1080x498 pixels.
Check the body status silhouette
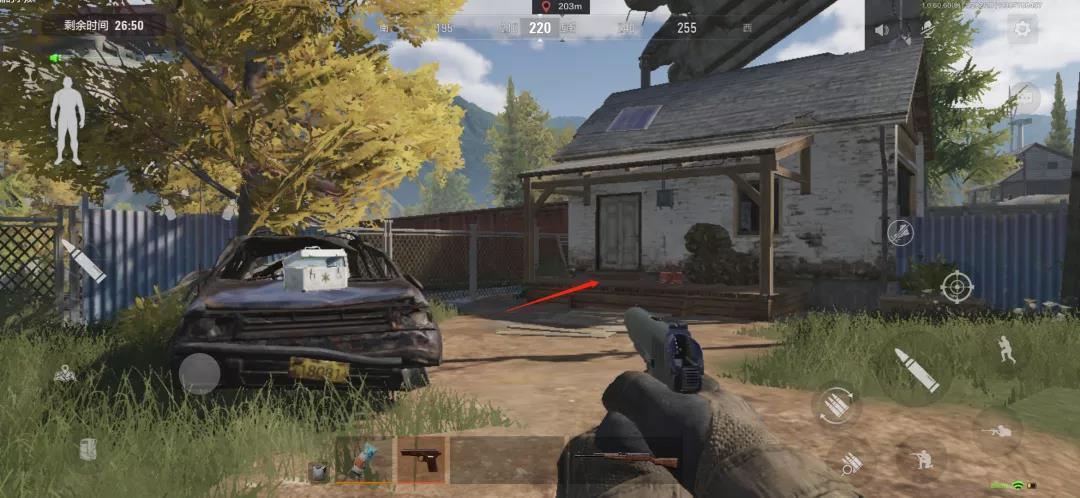tap(68, 121)
